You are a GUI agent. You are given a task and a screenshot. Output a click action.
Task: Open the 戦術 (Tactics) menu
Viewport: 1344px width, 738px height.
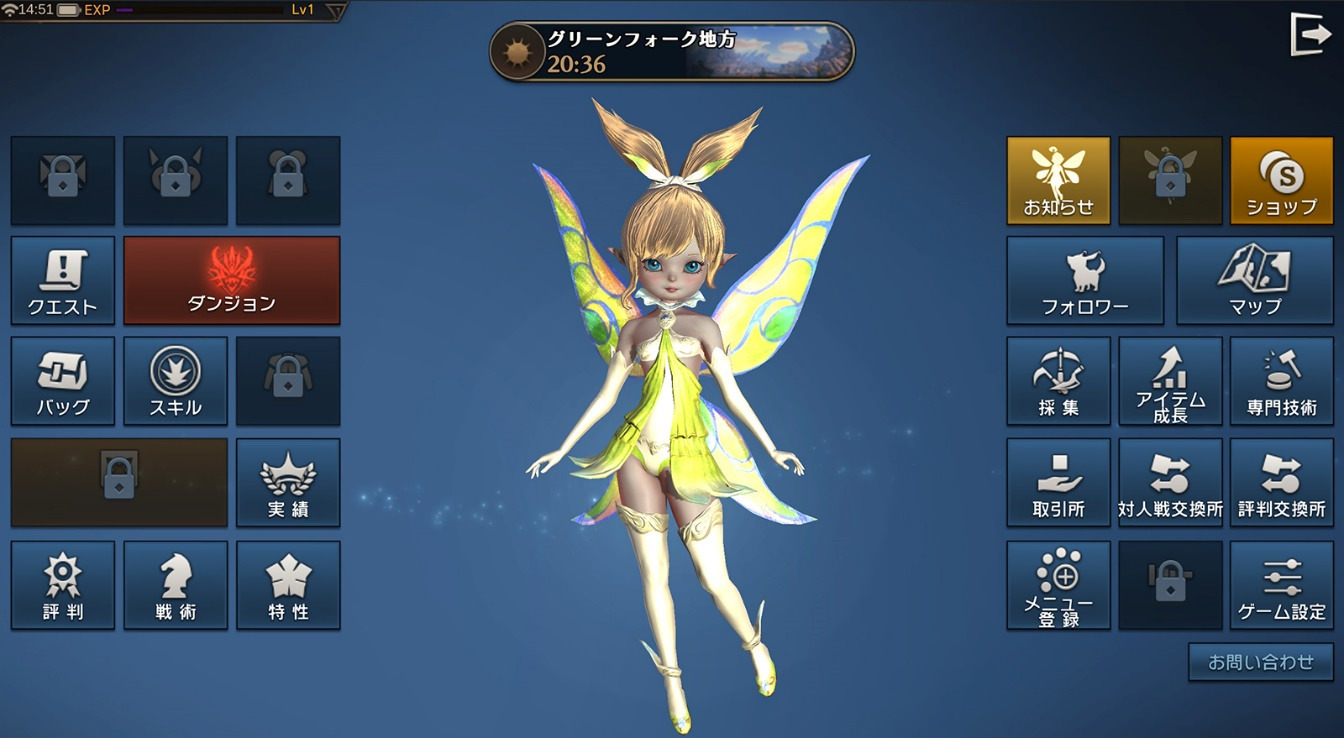(175, 586)
